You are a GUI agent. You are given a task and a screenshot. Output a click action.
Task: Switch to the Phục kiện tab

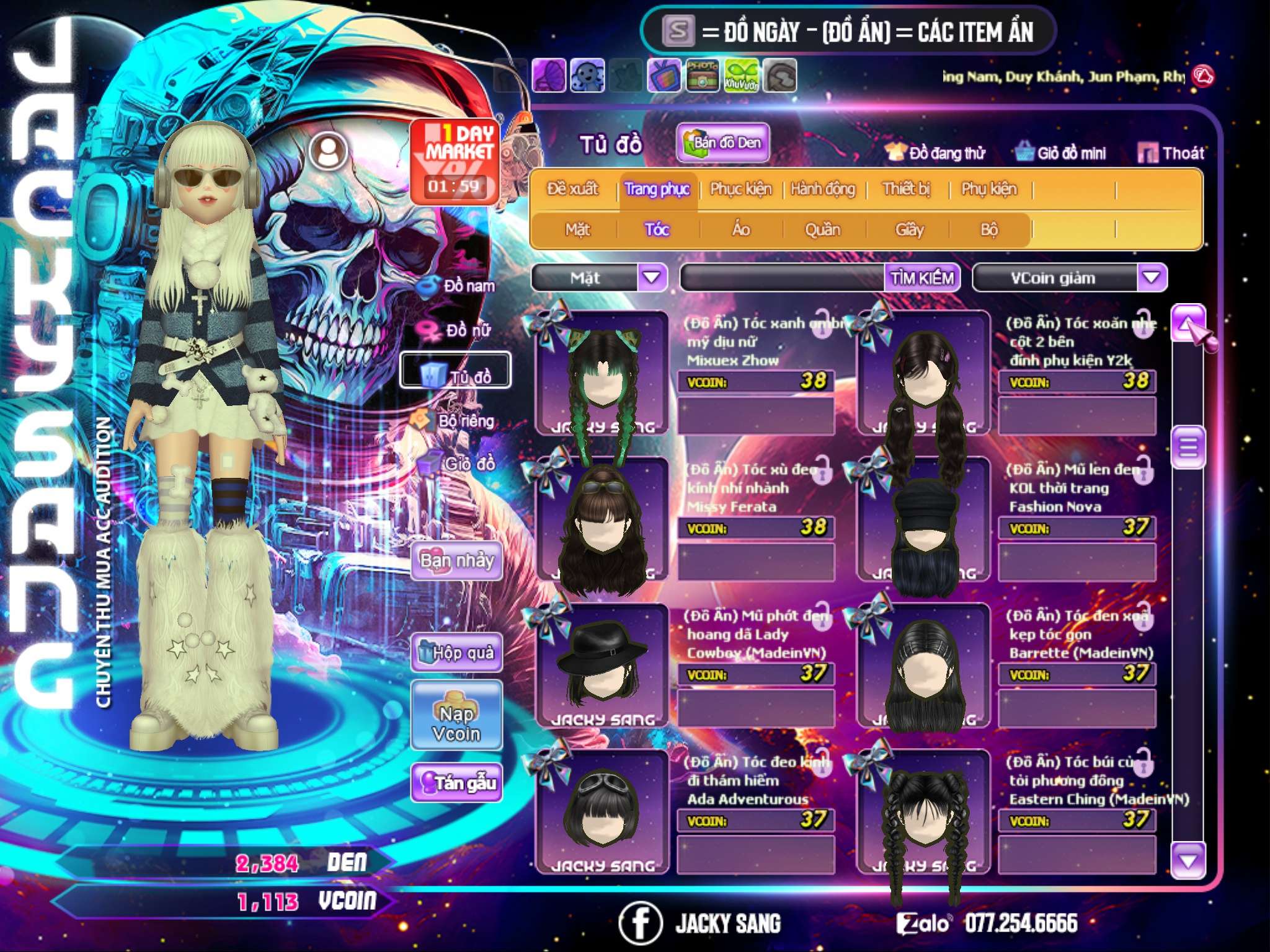pos(740,189)
